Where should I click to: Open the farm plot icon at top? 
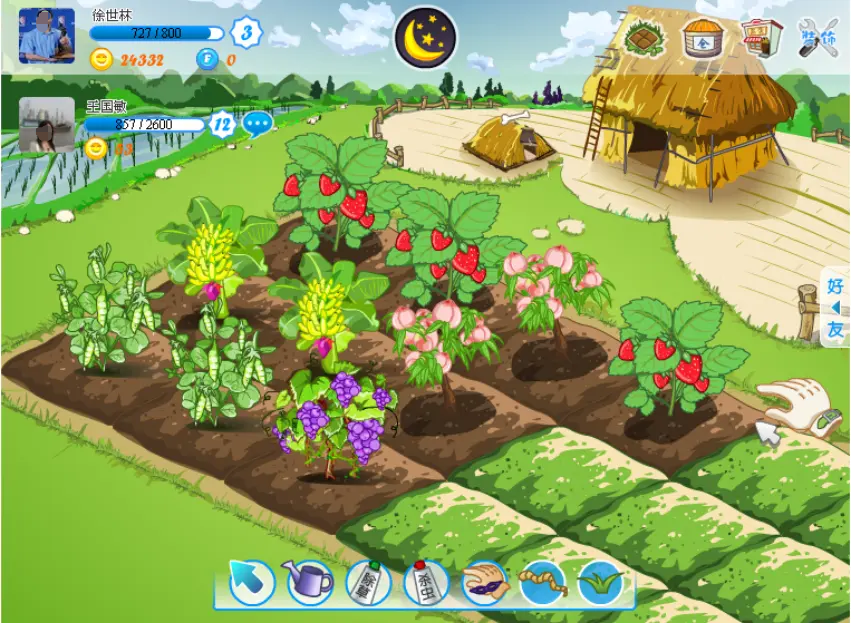644,38
